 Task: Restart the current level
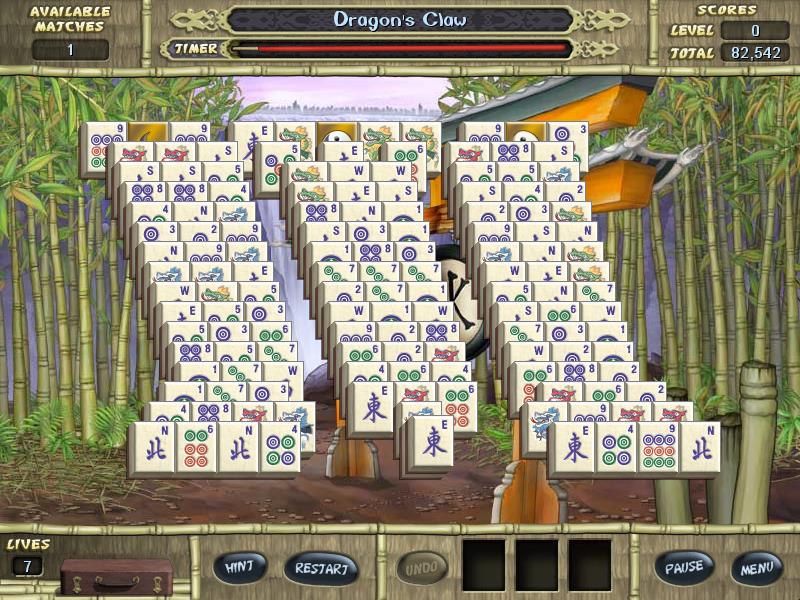point(320,569)
